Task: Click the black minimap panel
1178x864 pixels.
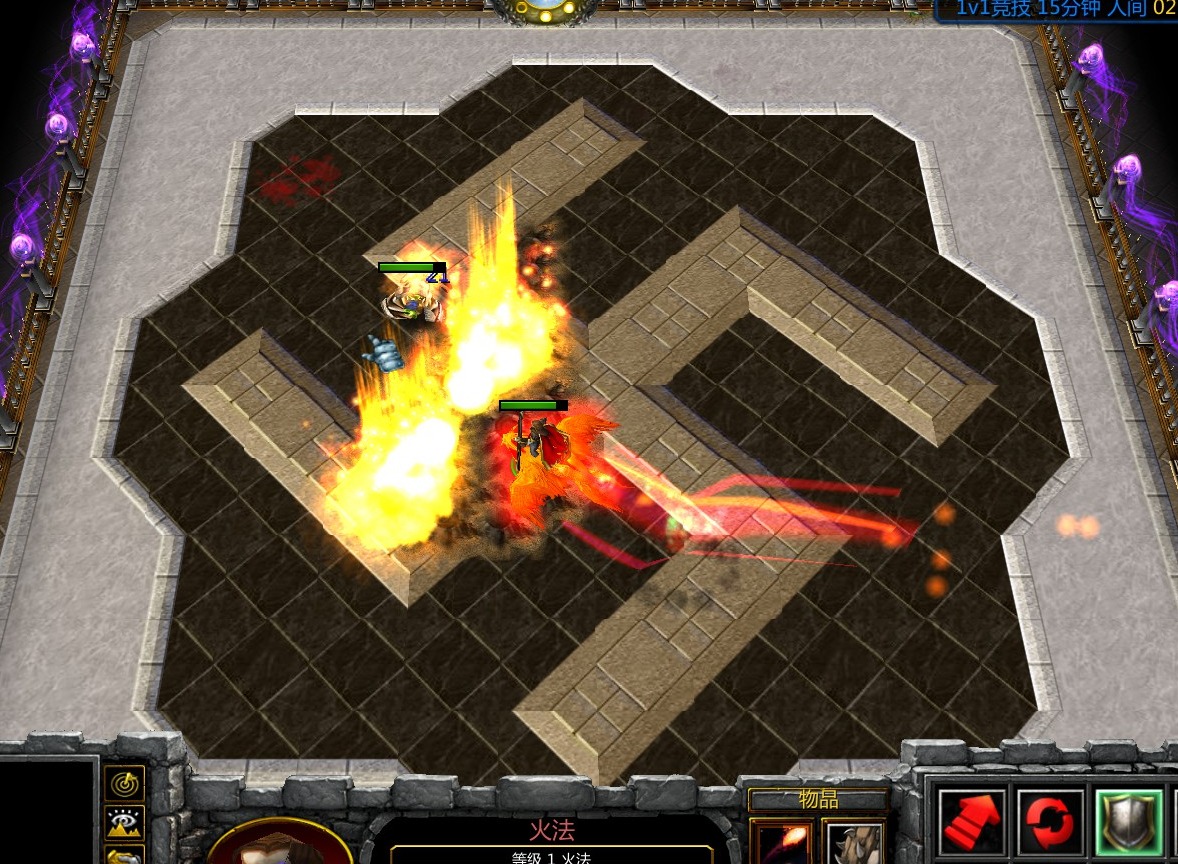Action: click(47, 810)
